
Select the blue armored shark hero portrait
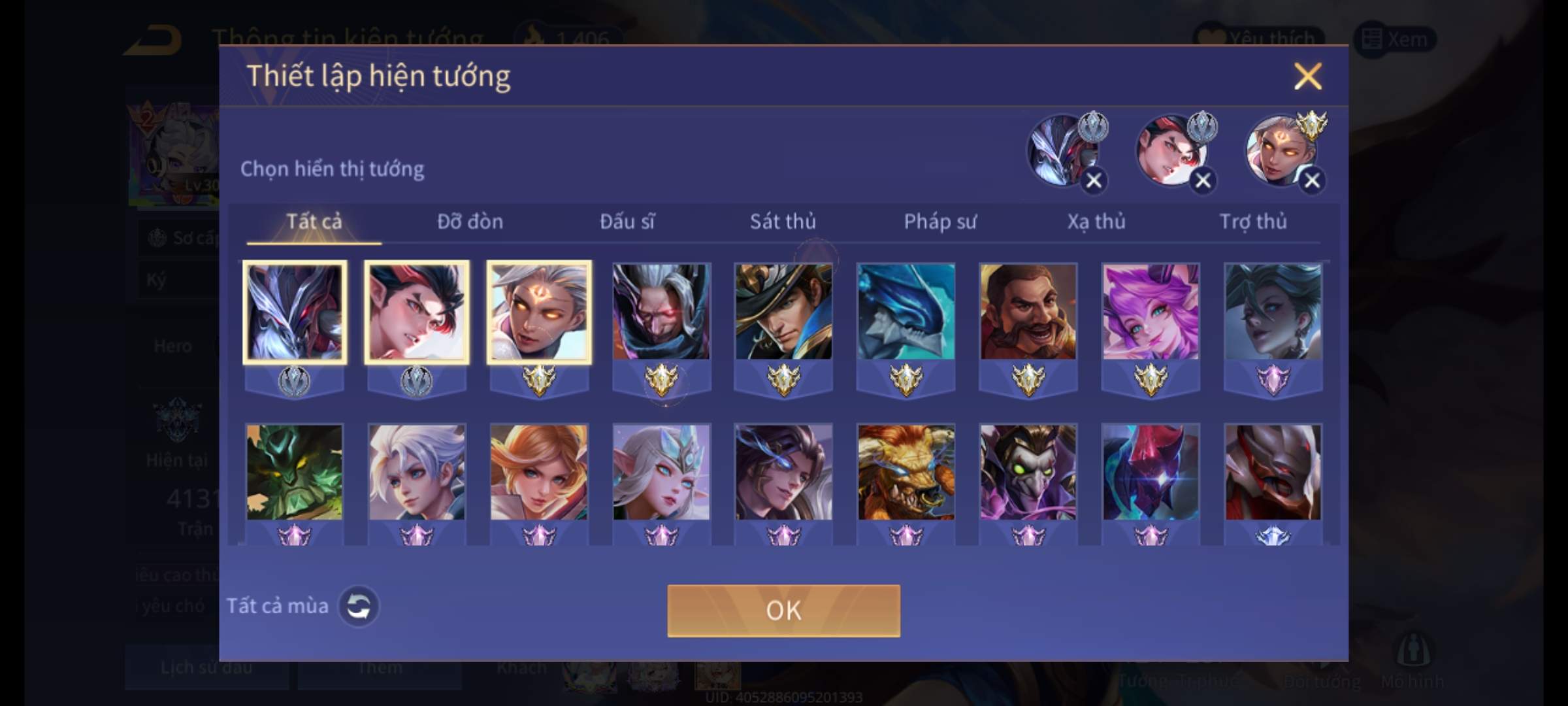pos(906,312)
